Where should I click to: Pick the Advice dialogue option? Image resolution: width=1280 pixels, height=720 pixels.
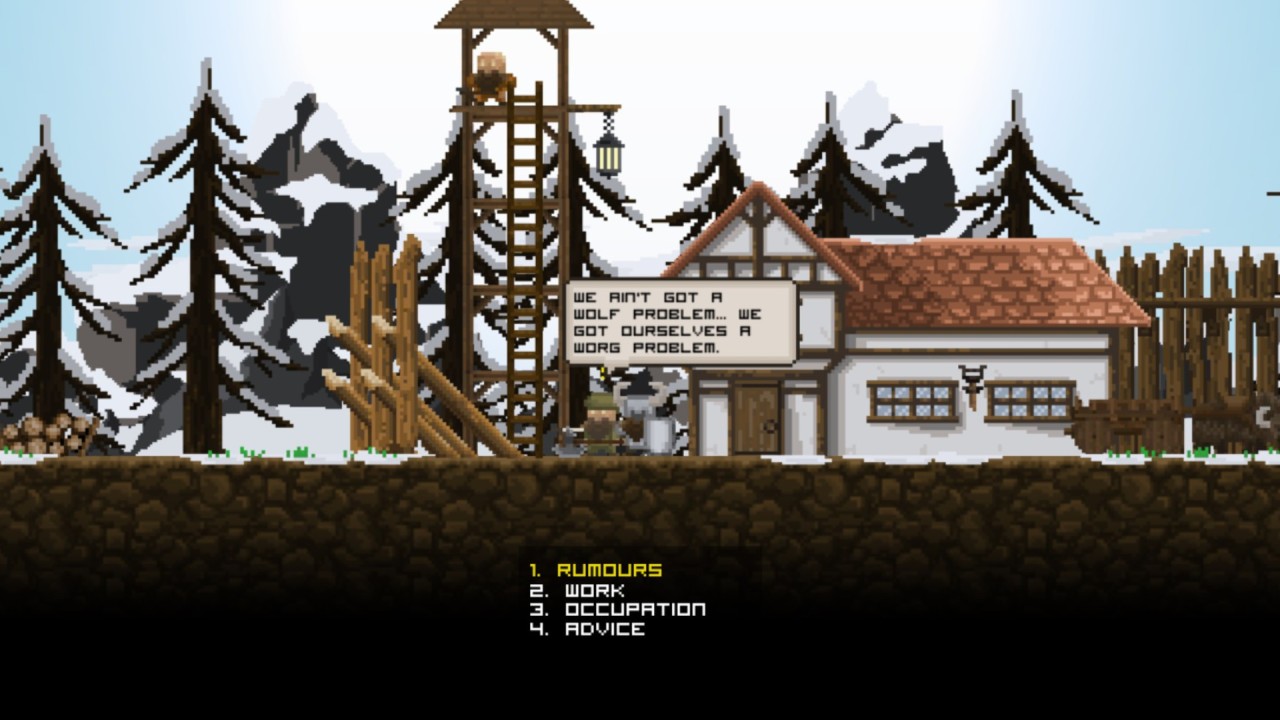(x=604, y=629)
